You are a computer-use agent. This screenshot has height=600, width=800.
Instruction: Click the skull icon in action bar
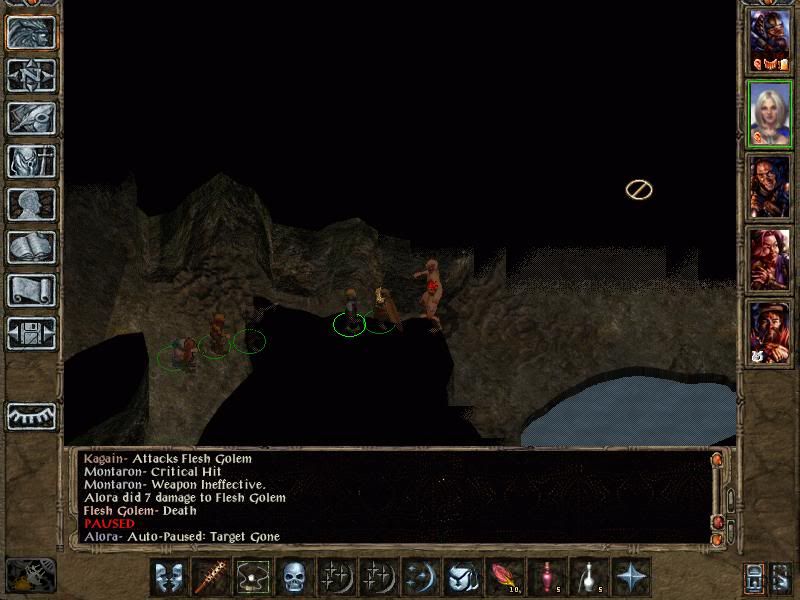(x=293, y=577)
